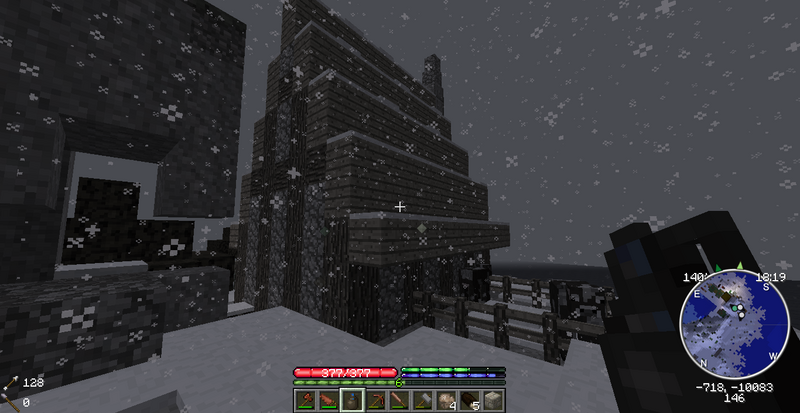The height and width of the screenshot is (413, 800).
Task: Select the gray-headed hammer hotbar slot
Action: (x=420, y=400)
